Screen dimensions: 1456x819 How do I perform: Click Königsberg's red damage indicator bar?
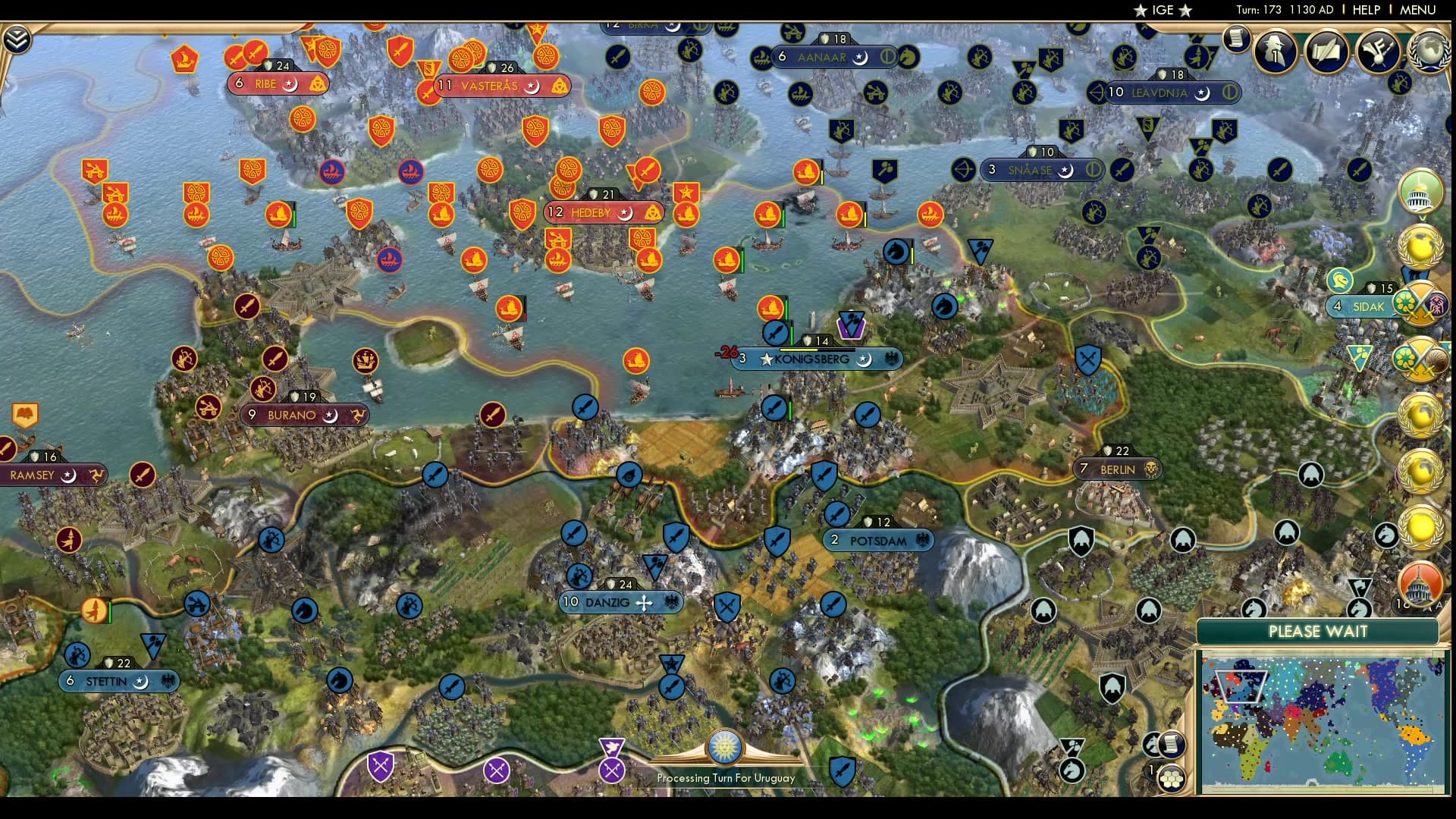pos(728,350)
